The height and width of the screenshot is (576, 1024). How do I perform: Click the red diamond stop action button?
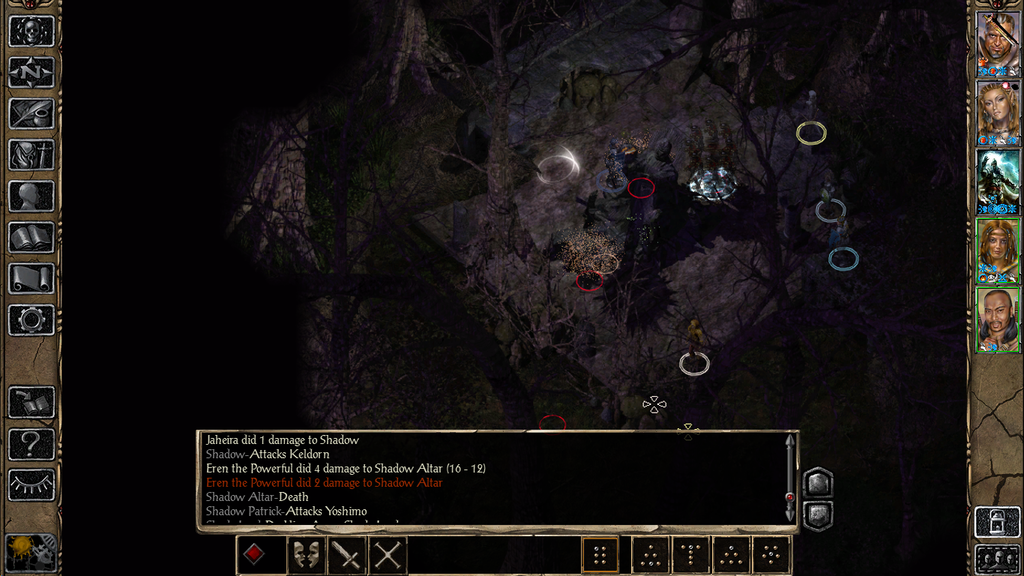click(x=255, y=554)
